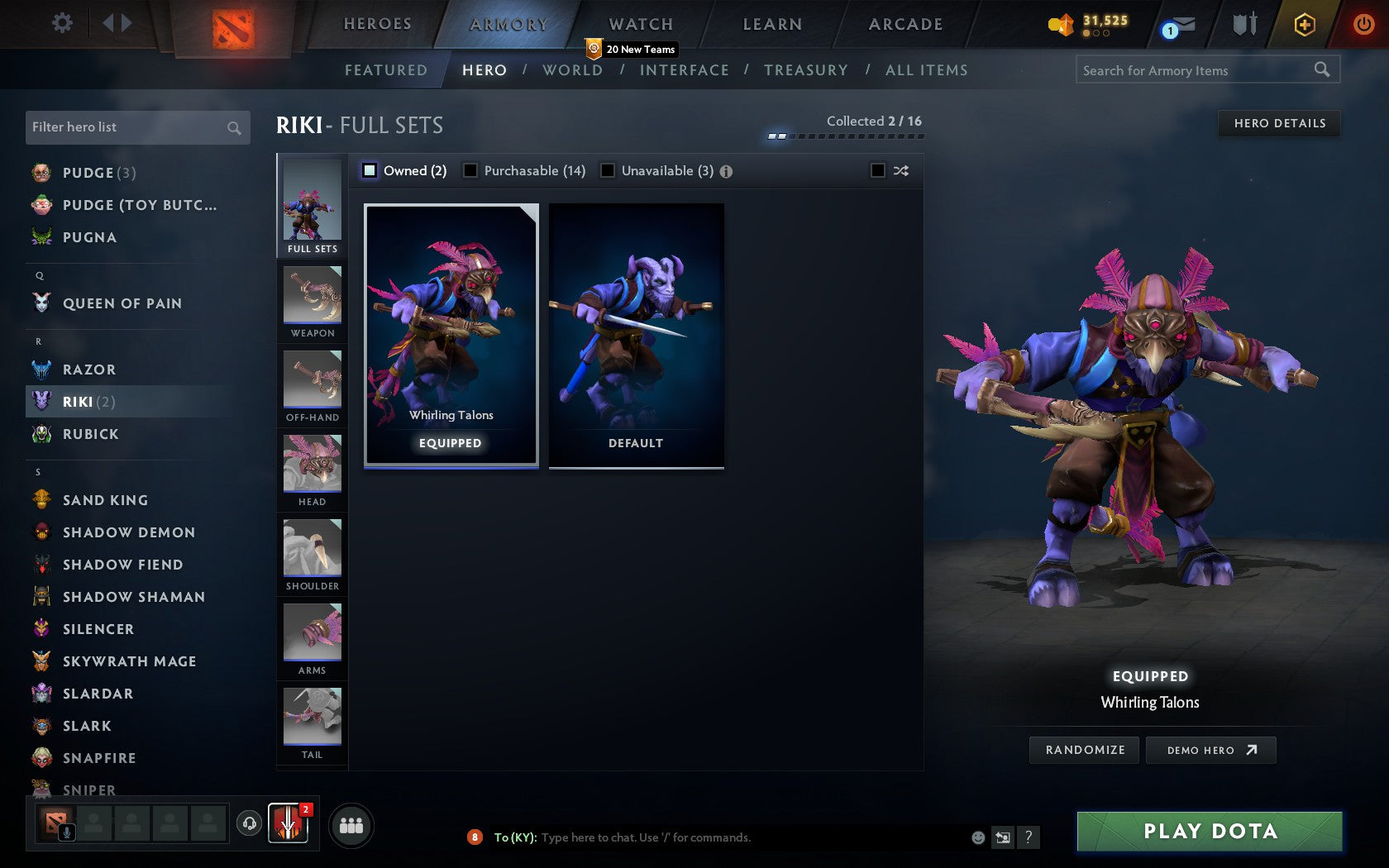Enable the Purchasable (14) filter checkbox

click(471, 170)
